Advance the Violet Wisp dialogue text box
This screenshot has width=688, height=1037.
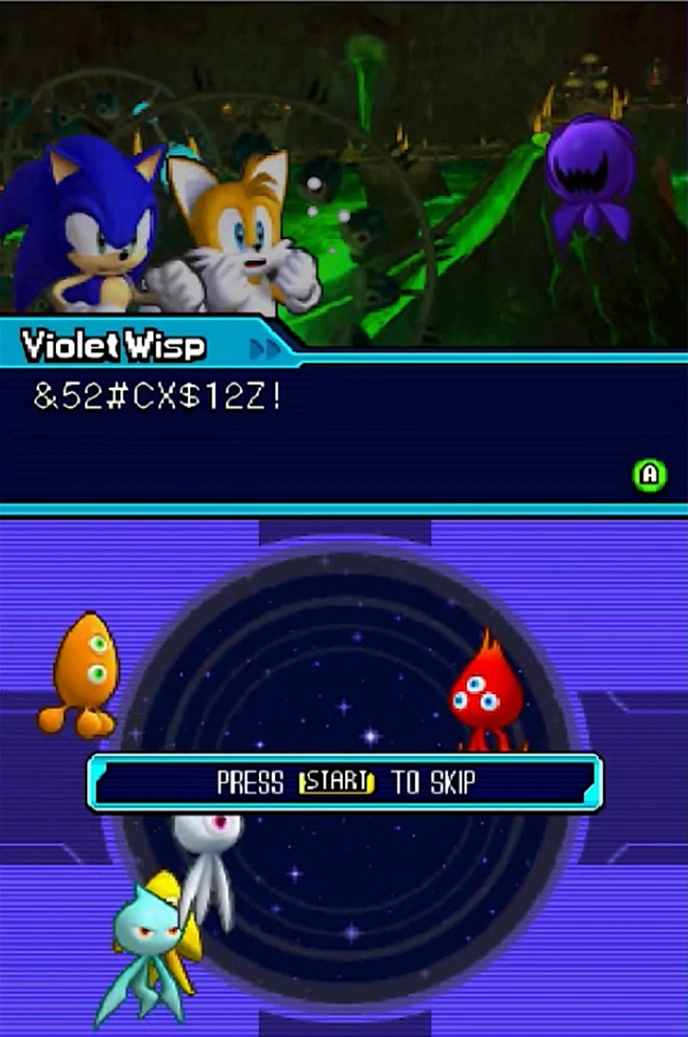click(650, 475)
